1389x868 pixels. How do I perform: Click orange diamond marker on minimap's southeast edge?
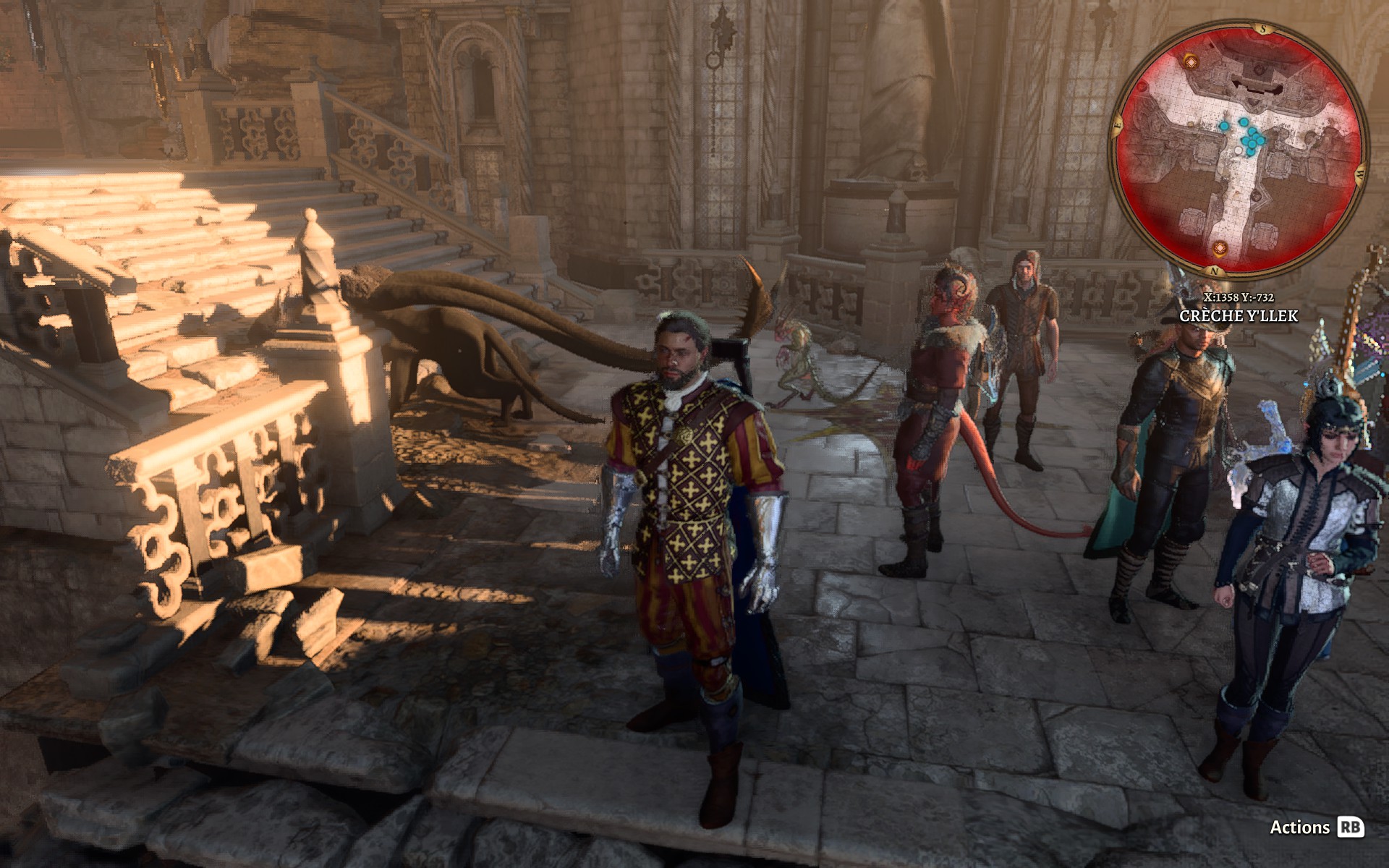(1191, 61)
